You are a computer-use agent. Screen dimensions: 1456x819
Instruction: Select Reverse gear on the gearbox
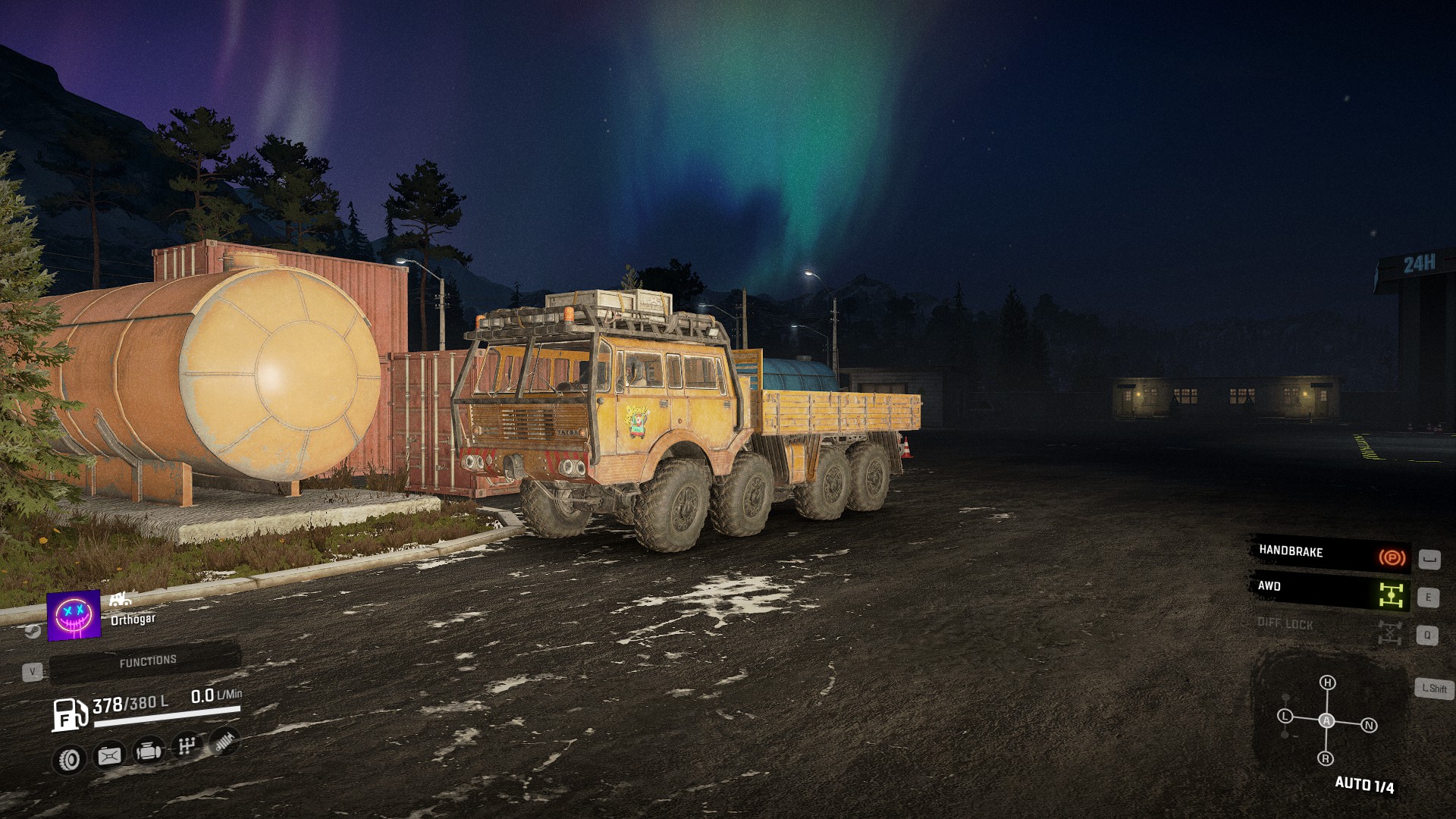coord(1326,758)
